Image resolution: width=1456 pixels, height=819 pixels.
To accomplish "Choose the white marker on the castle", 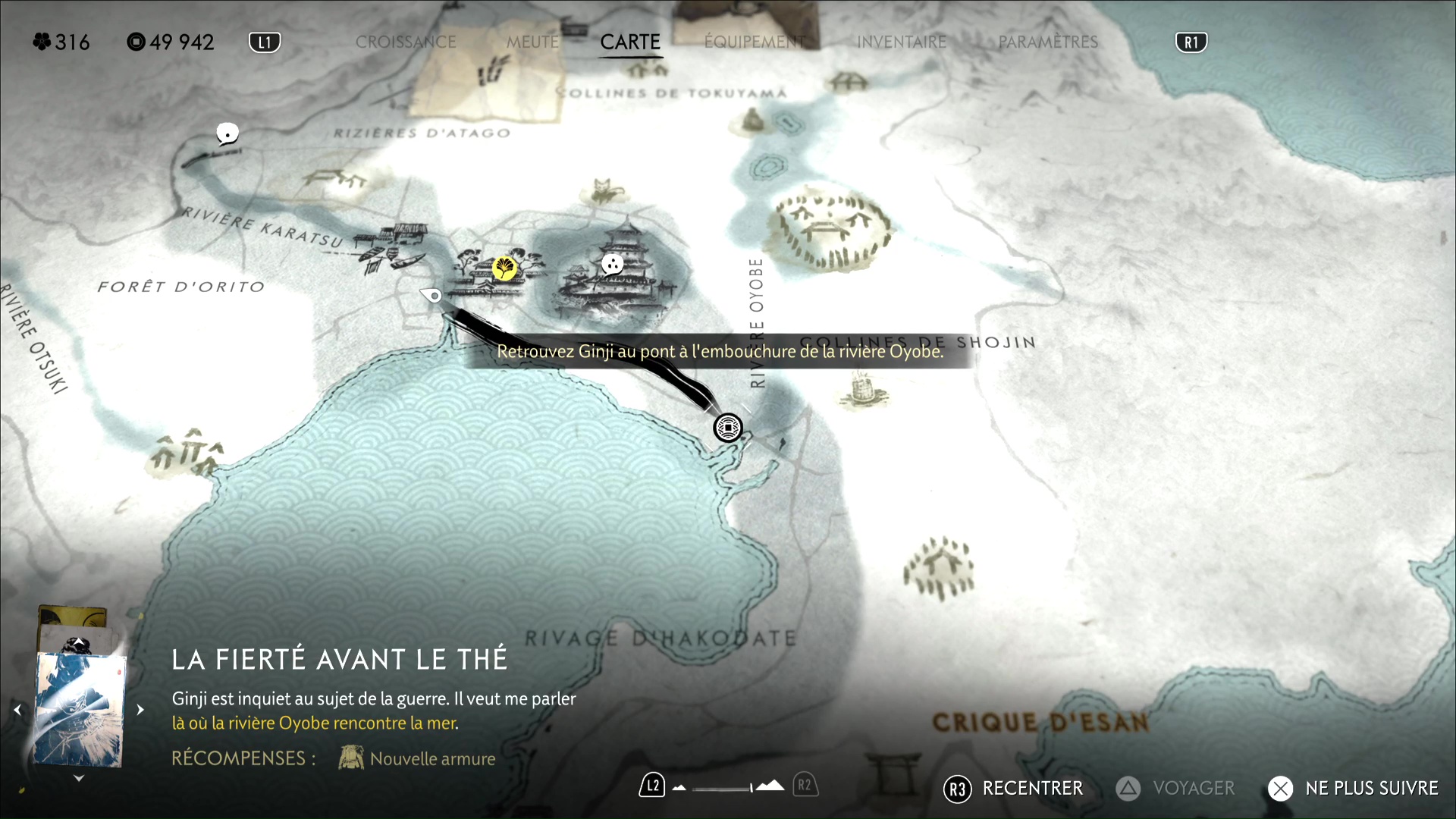I will 612,264.
